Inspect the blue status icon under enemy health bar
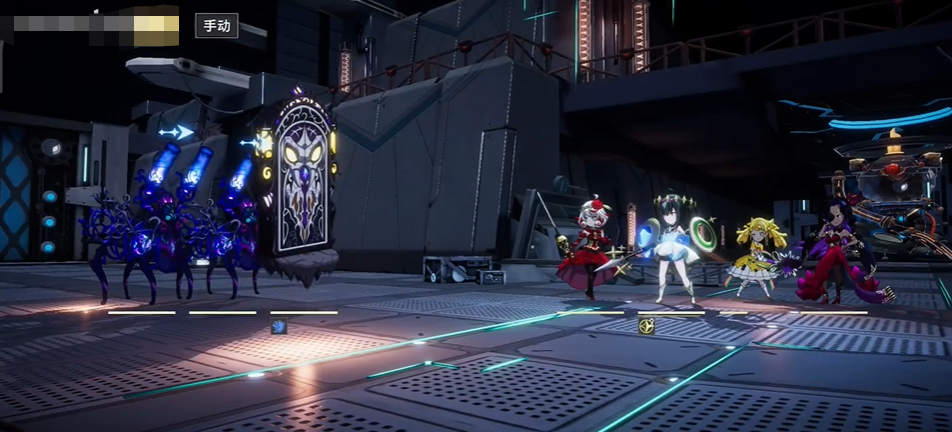 coord(279,327)
